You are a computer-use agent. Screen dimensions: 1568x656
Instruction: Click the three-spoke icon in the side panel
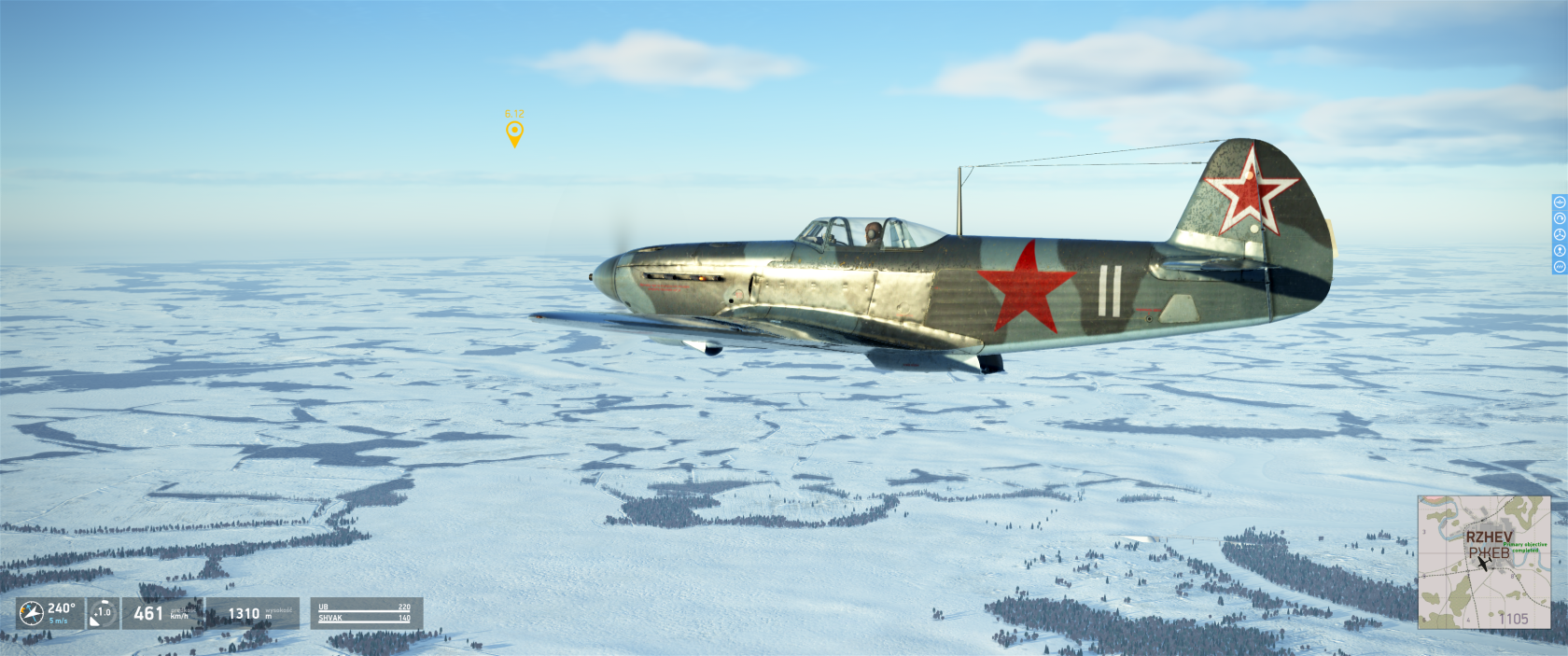1559,234
